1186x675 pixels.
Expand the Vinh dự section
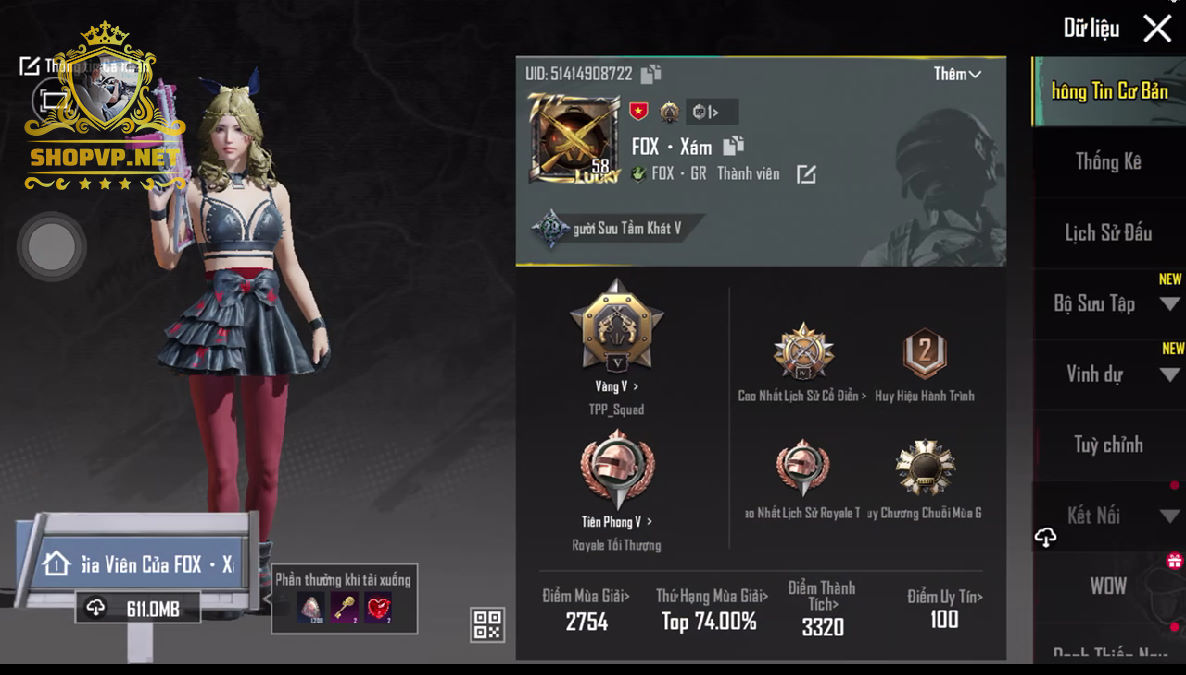[1108, 375]
